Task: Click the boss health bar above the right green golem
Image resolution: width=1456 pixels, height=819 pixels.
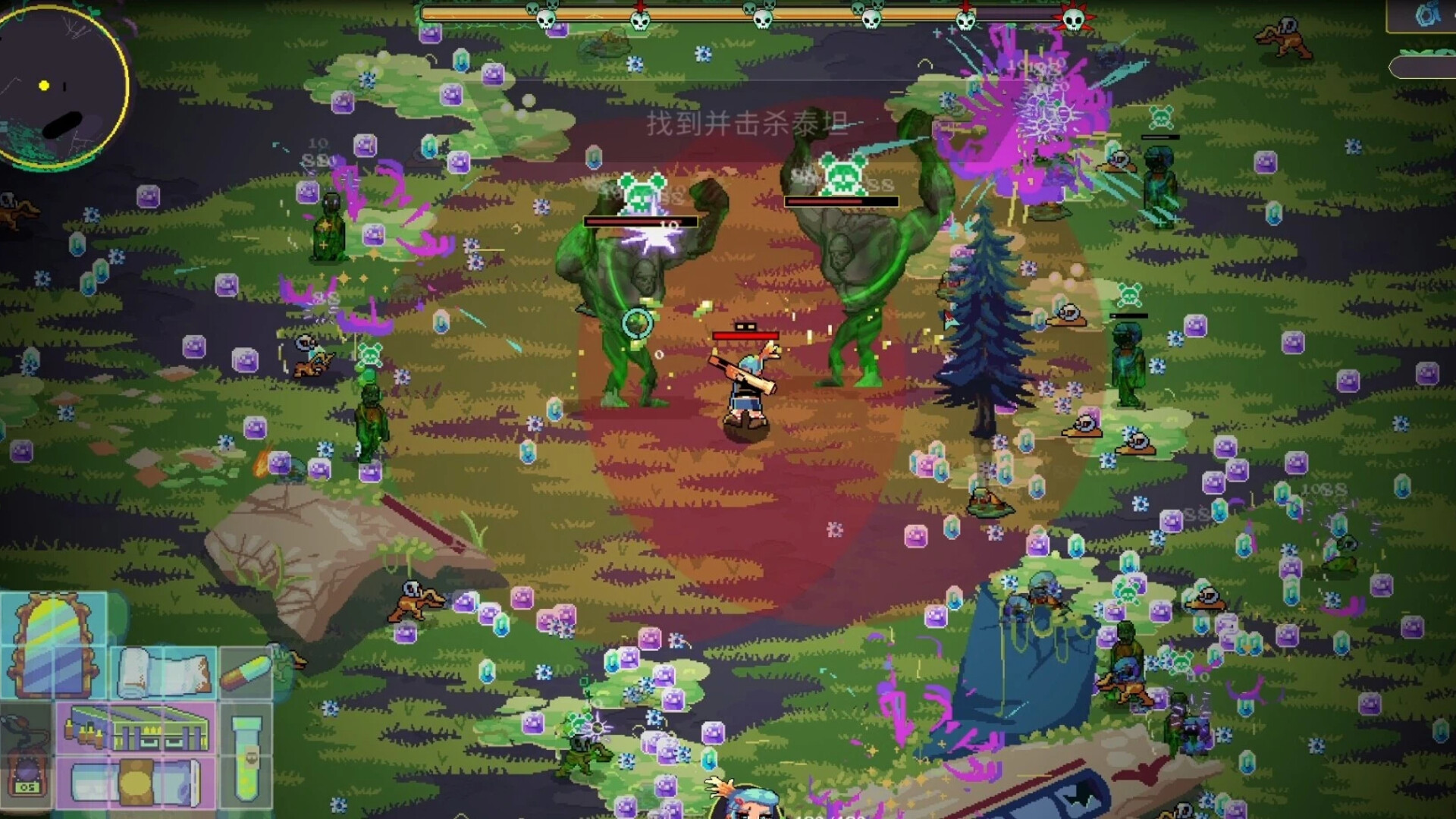Action: click(842, 200)
